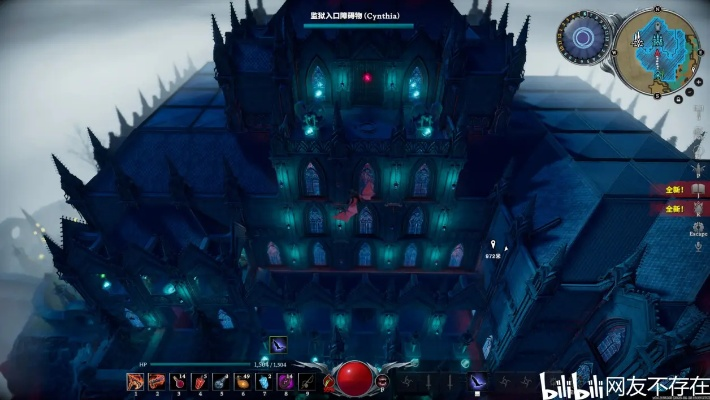Use the flask in hotbar slot 5
The height and width of the screenshot is (400, 710).
tap(221, 381)
